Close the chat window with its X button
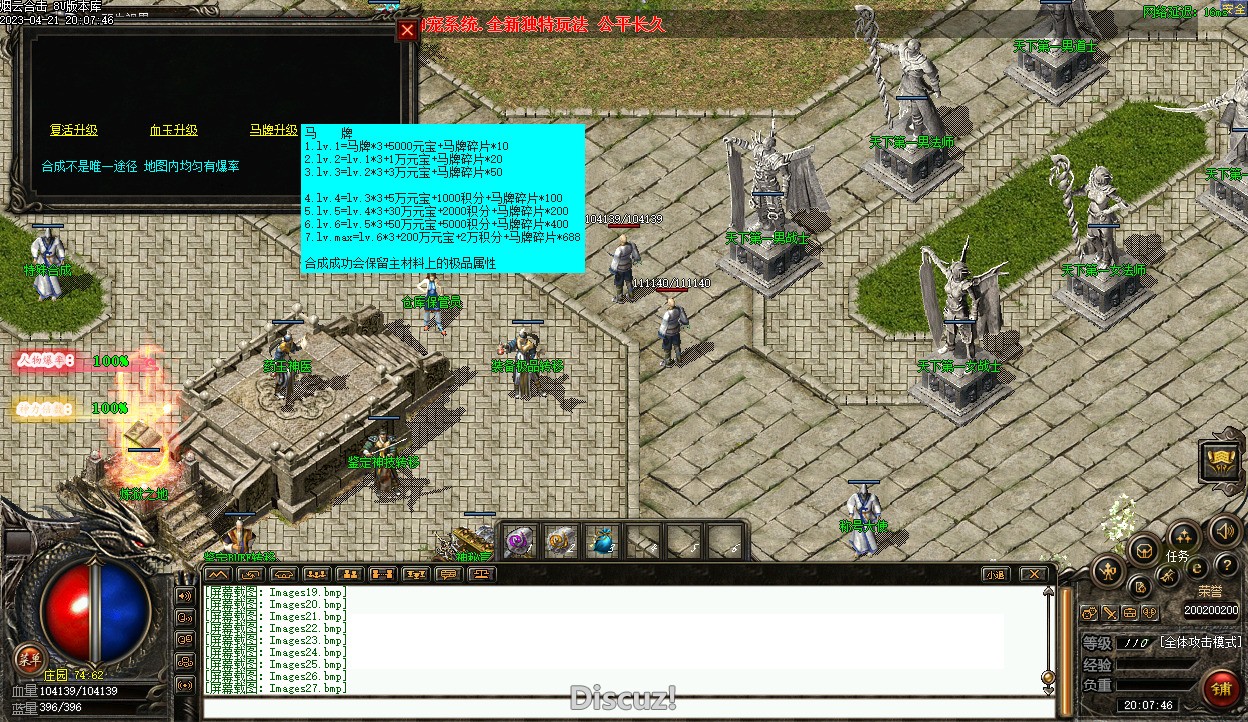This screenshot has width=1248, height=722. pyautogui.click(x=1032, y=574)
